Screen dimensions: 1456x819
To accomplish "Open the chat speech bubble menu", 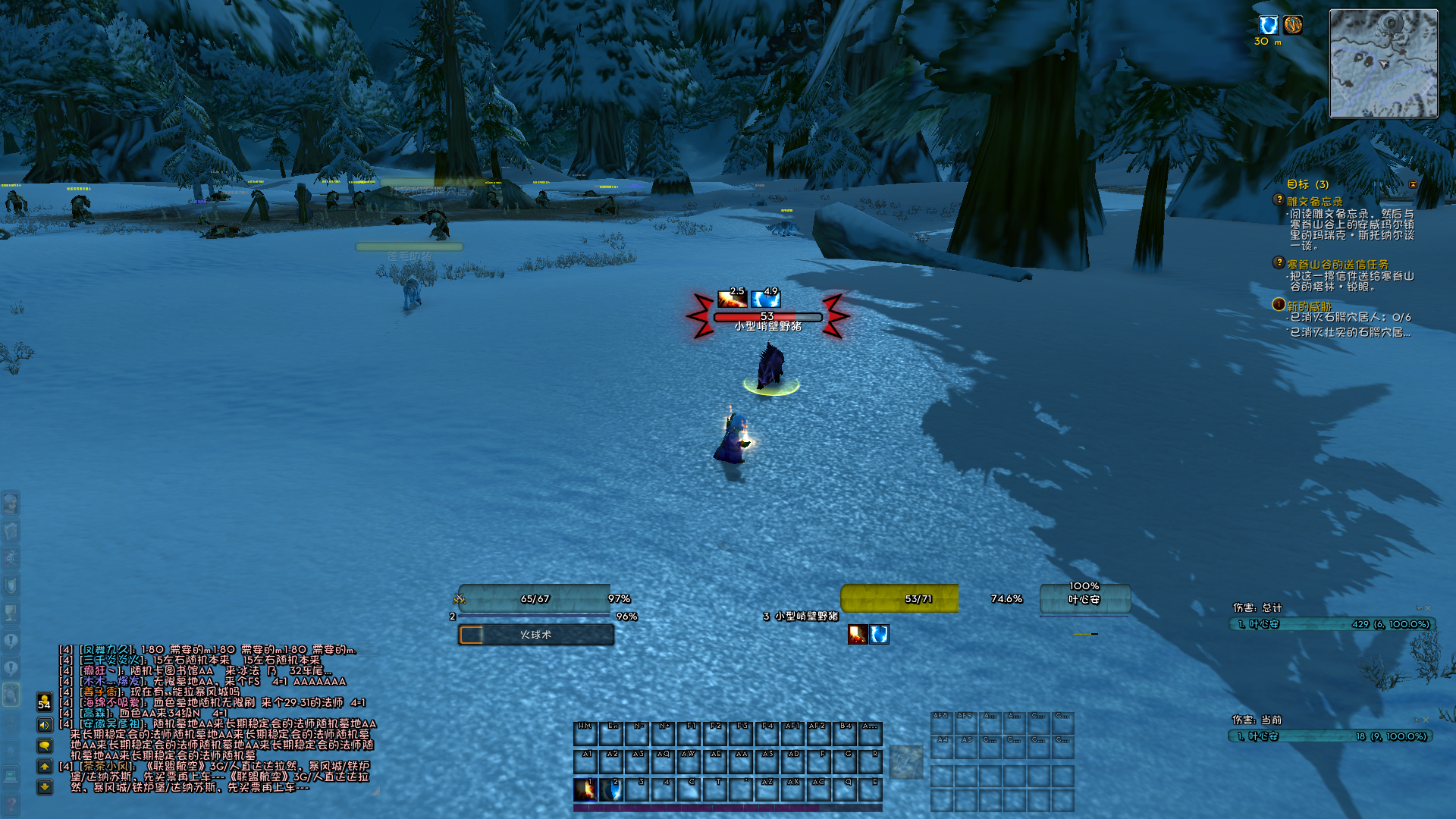I will (x=45, y=746).
